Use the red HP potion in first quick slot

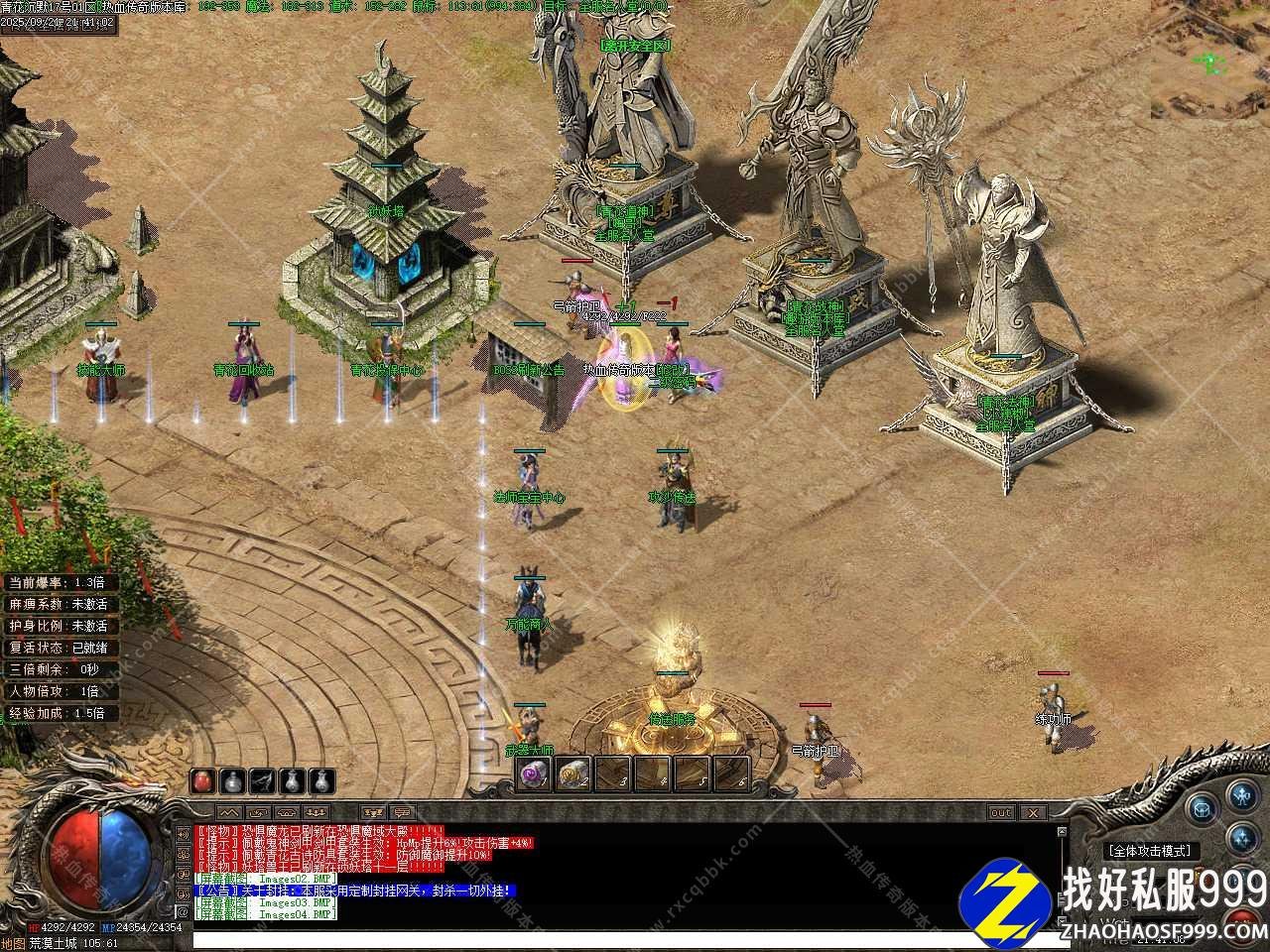coord(201,782)
